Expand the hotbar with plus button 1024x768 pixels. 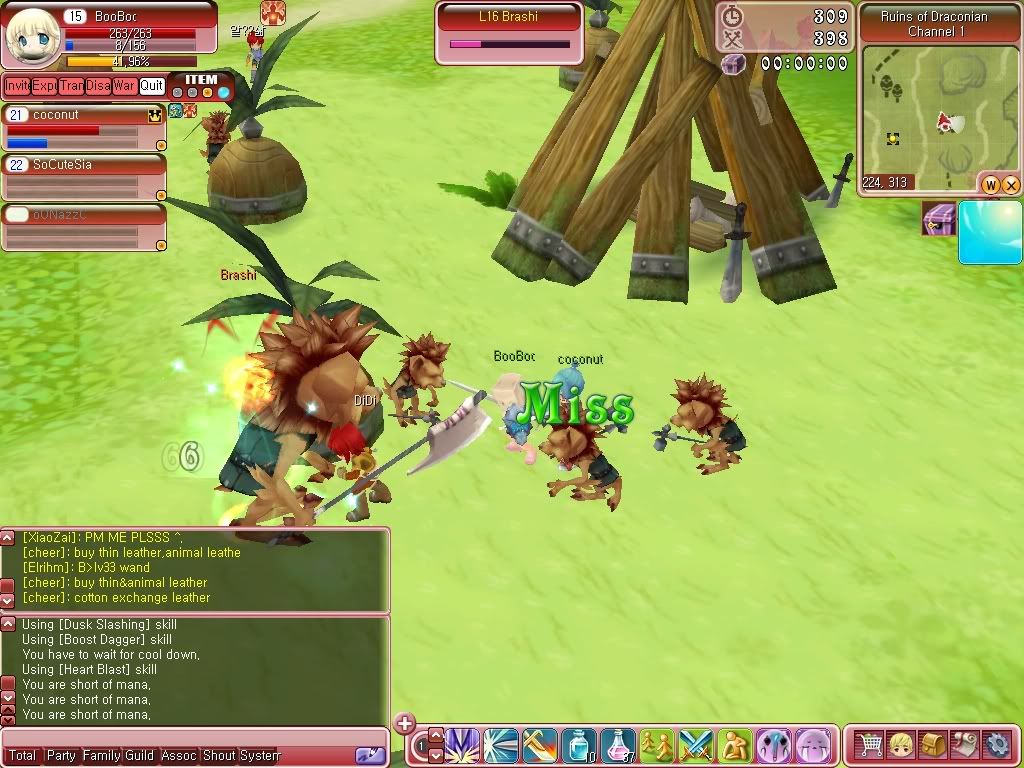point(404,723)
